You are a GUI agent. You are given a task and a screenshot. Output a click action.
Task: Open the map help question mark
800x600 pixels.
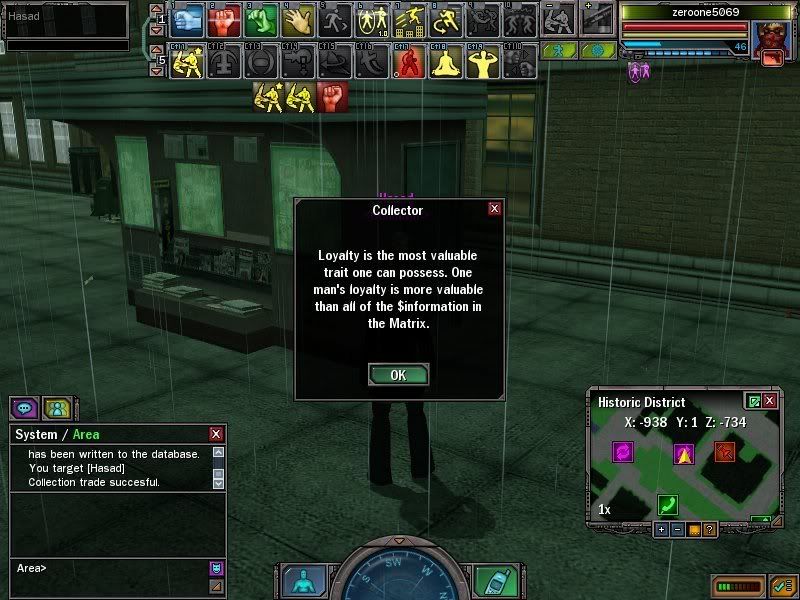(x=709, y=529)
